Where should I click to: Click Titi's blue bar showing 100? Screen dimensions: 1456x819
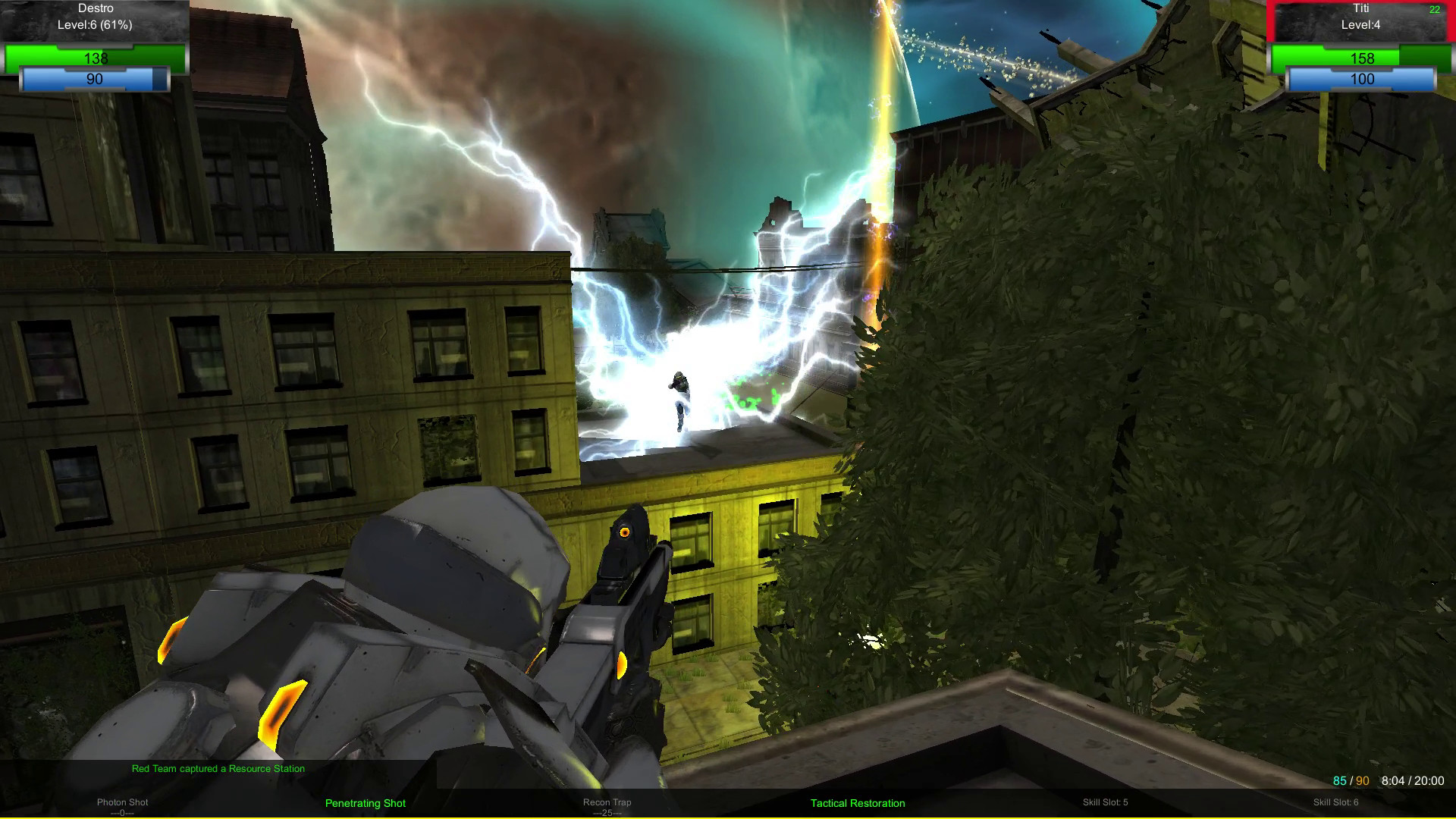pos(1363,78)
